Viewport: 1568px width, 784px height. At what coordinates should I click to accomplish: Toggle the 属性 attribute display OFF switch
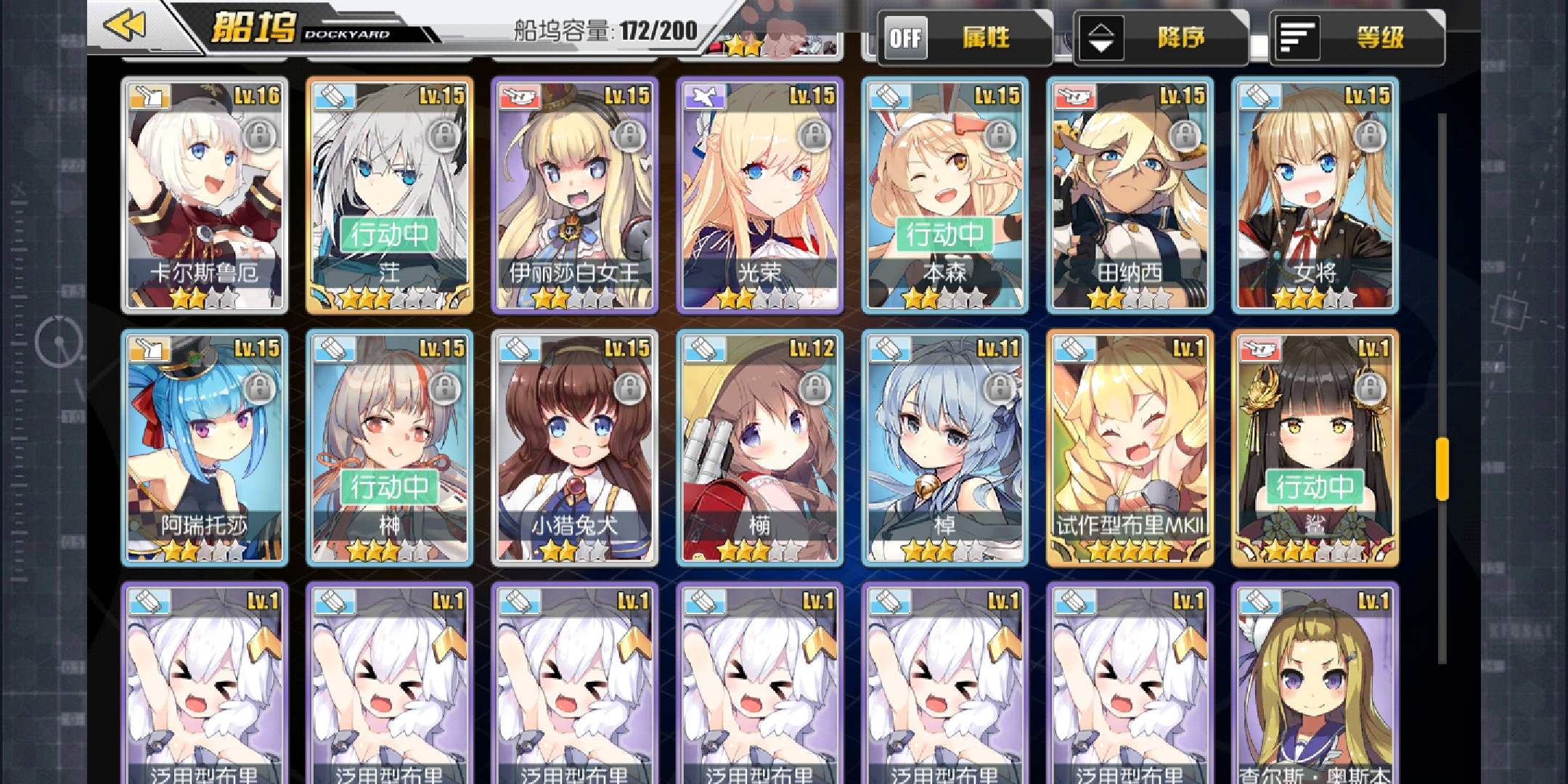point(906,38)
